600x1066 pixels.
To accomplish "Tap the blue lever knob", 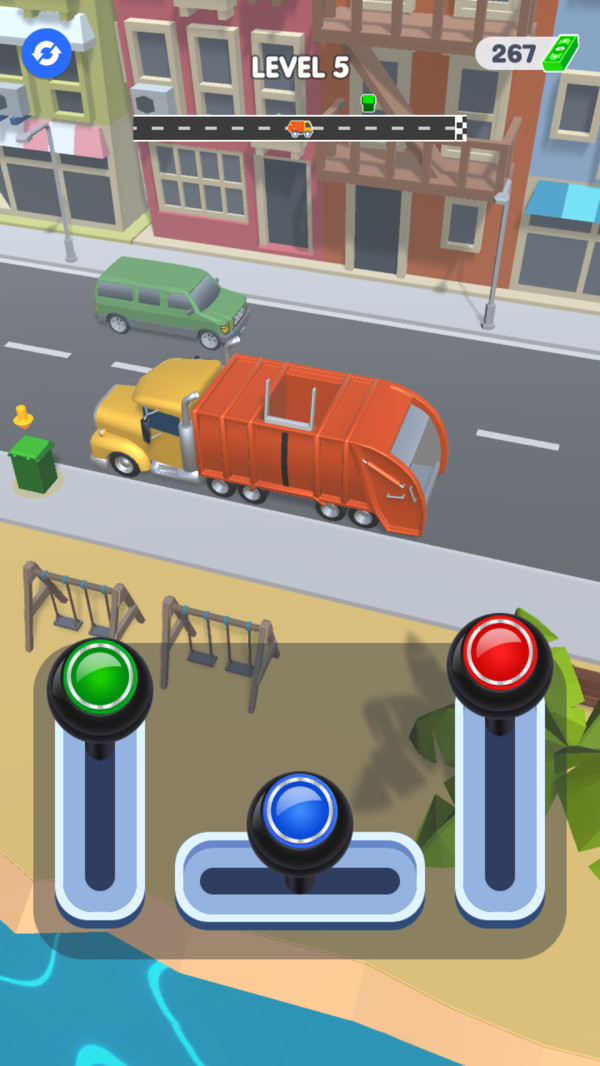I will [x=300, y=812].
